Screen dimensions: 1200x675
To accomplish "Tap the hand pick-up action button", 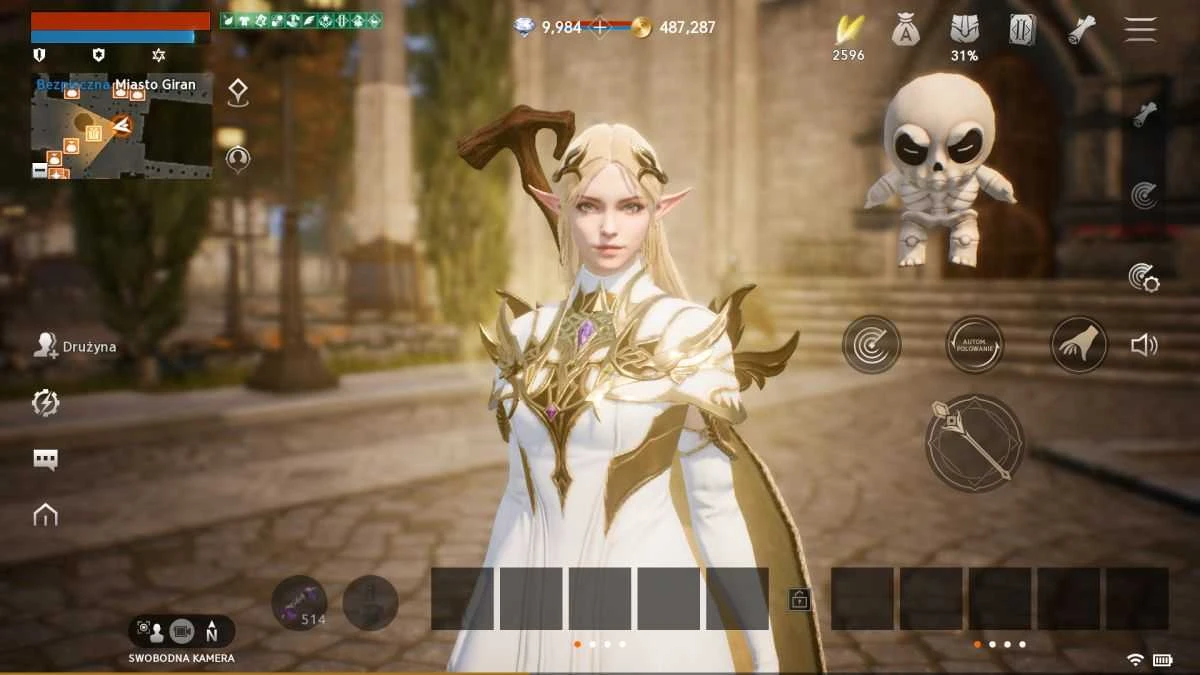I will point(1079,345).
